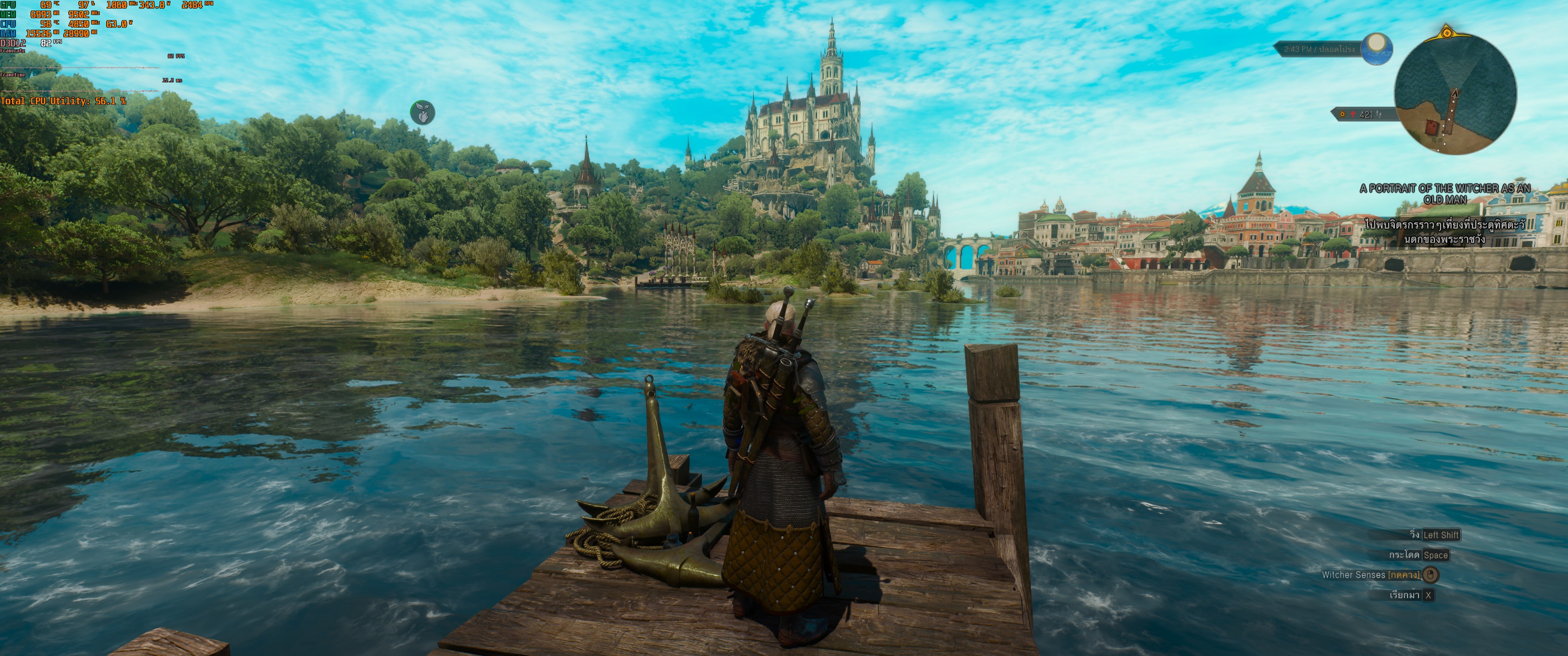
Task: Click the white player arrow on the minimap
Action: [x=1455, y=94]
